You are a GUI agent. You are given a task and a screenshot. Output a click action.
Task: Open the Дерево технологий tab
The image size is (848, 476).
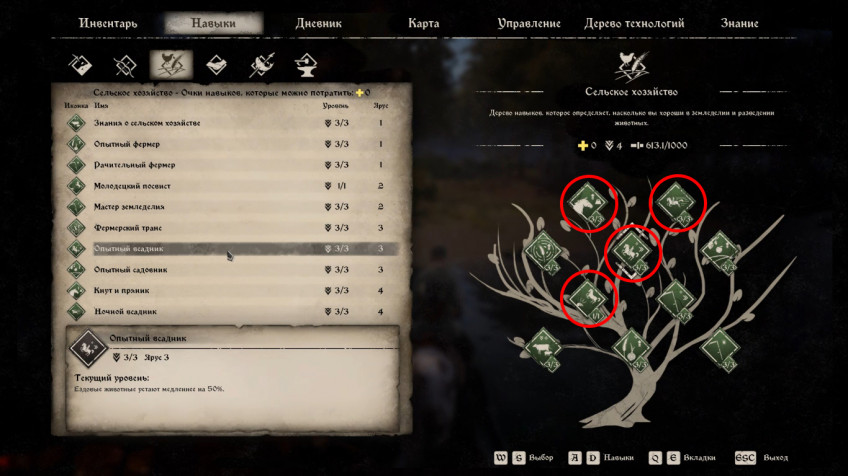pyautogui.click(x=637, y=24)
